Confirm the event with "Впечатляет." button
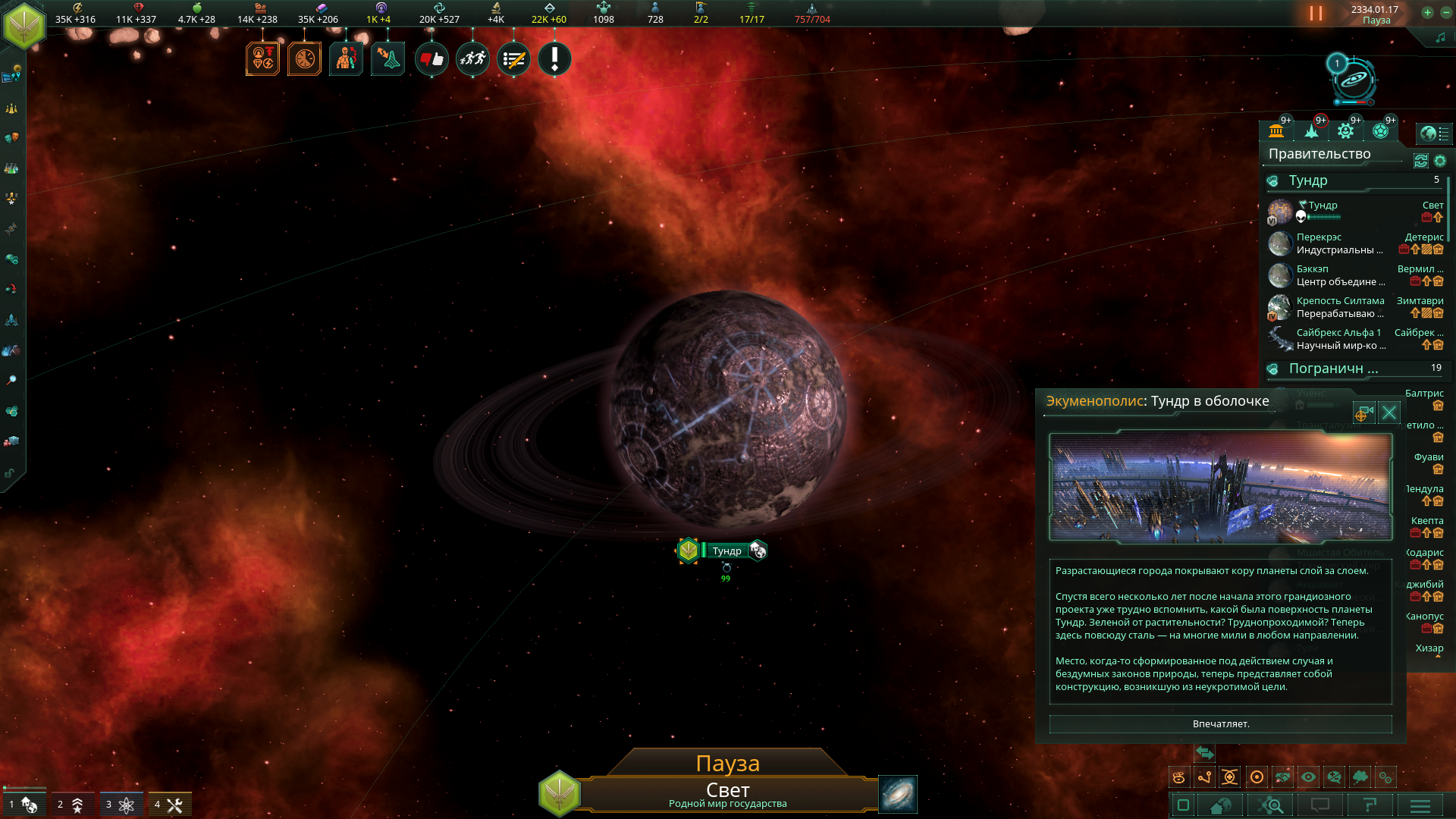This screenshot has height=819, width=1456. click(1220, 724)
